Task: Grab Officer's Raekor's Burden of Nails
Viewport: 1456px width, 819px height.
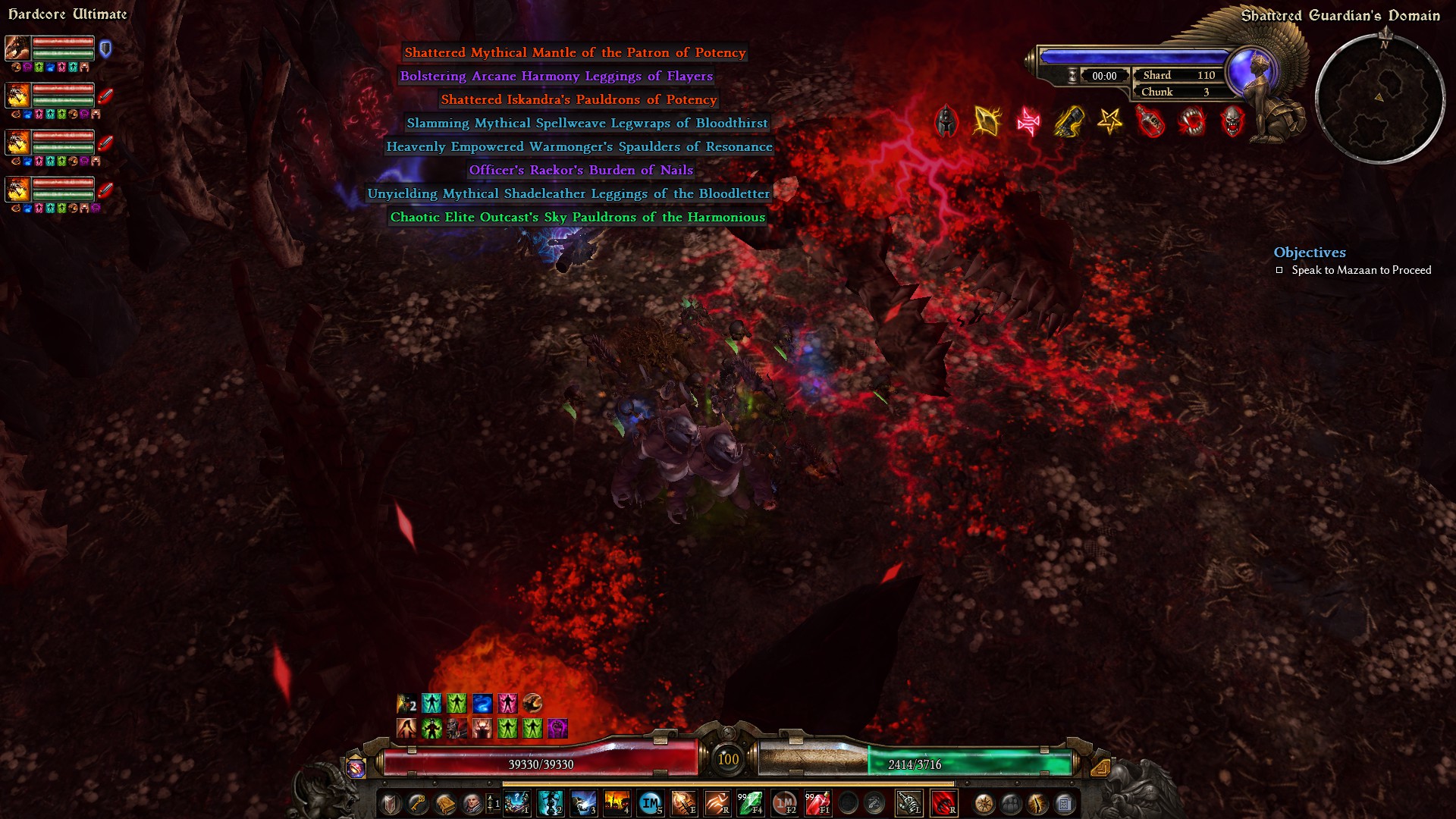Action: 581,170
